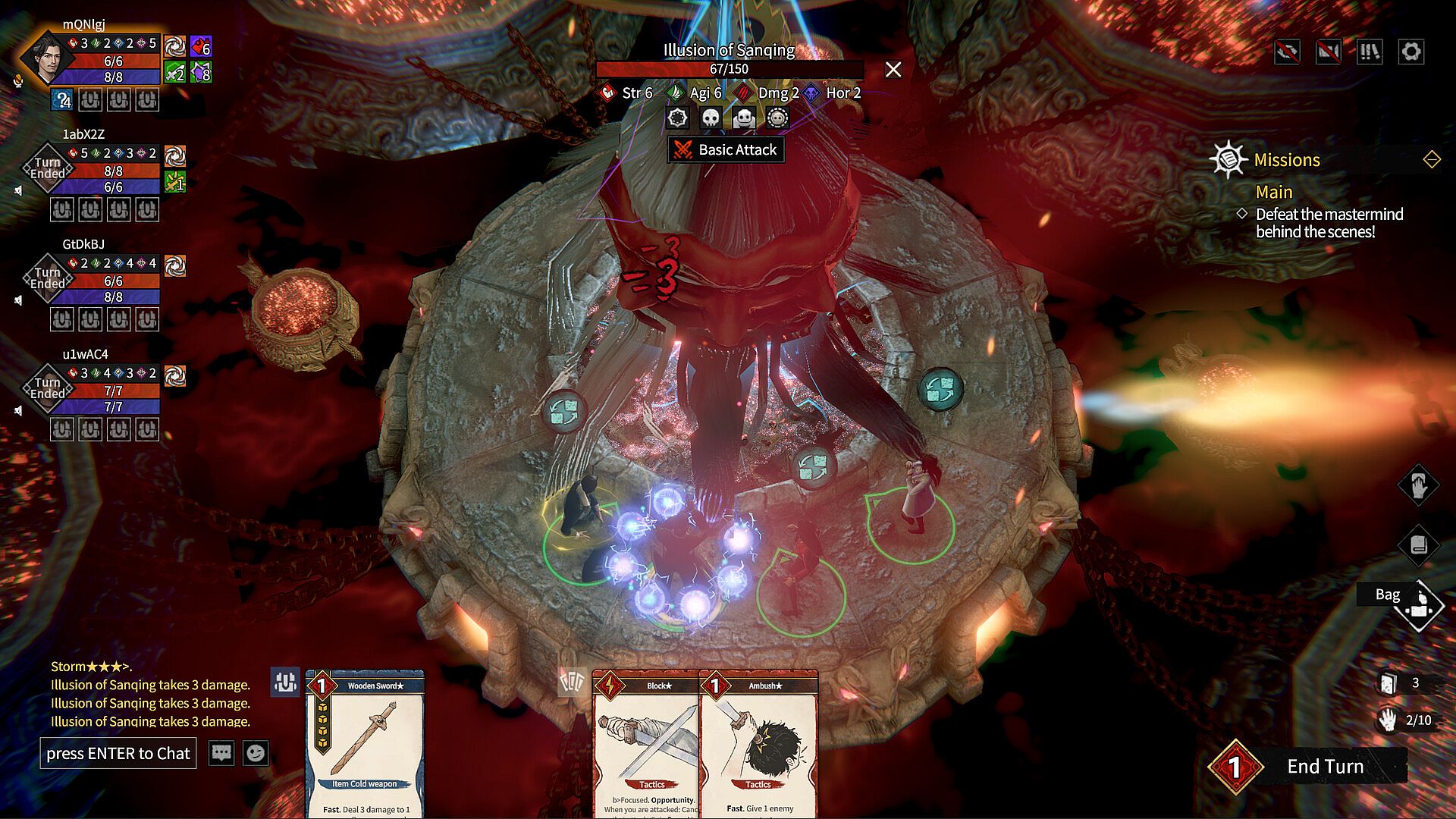
Task: Select player mQNlgj's portrait
Action: [47, 59]
